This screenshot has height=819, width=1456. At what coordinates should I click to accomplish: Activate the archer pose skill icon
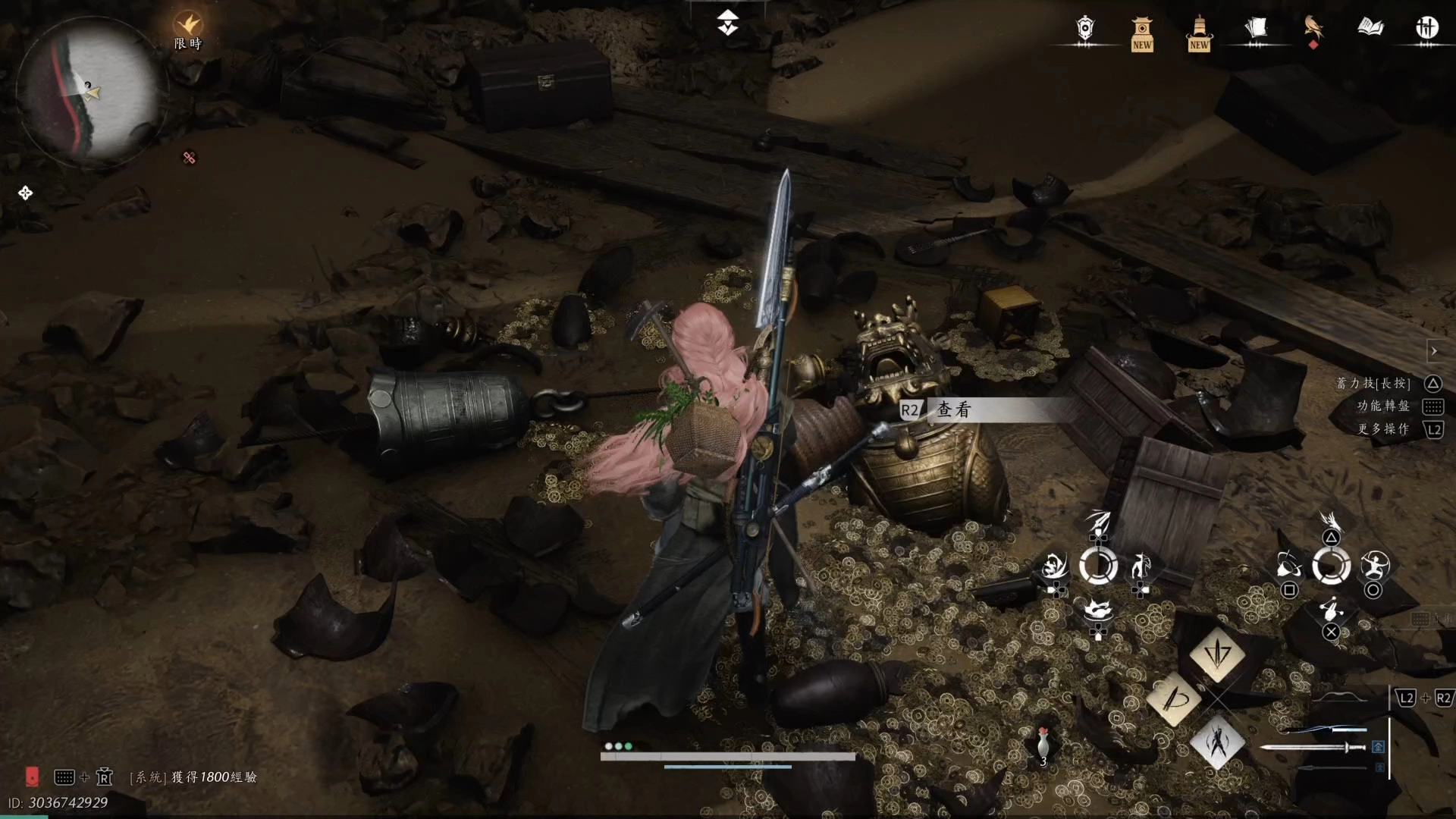coord(1374,566)
